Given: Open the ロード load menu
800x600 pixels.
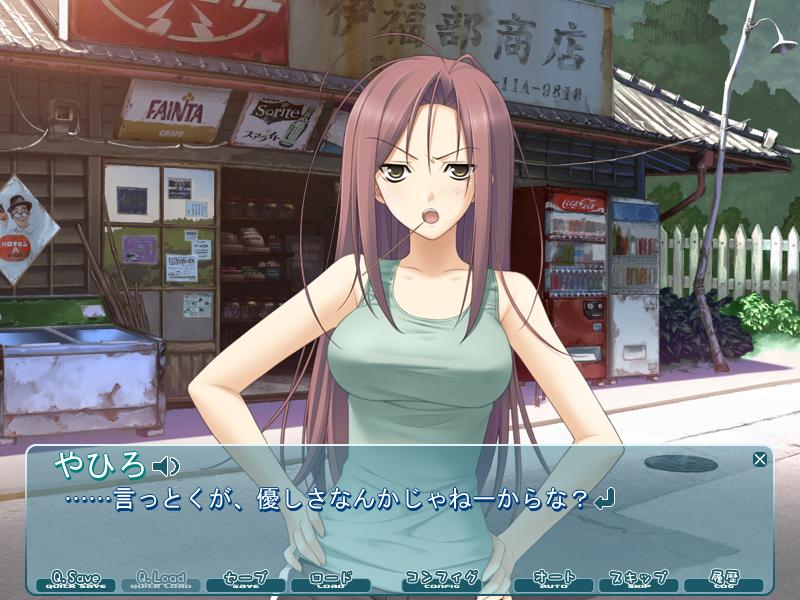Looking at the screenshot, I should click(x=330, y=581).
